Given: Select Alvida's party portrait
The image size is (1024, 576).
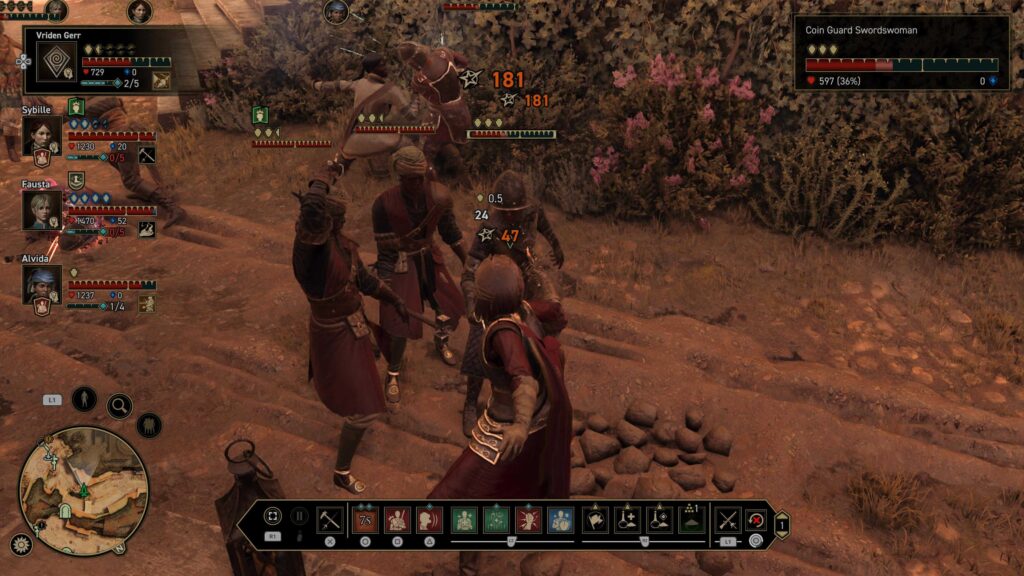Looking at the screenshot, I should click(43, 285).
